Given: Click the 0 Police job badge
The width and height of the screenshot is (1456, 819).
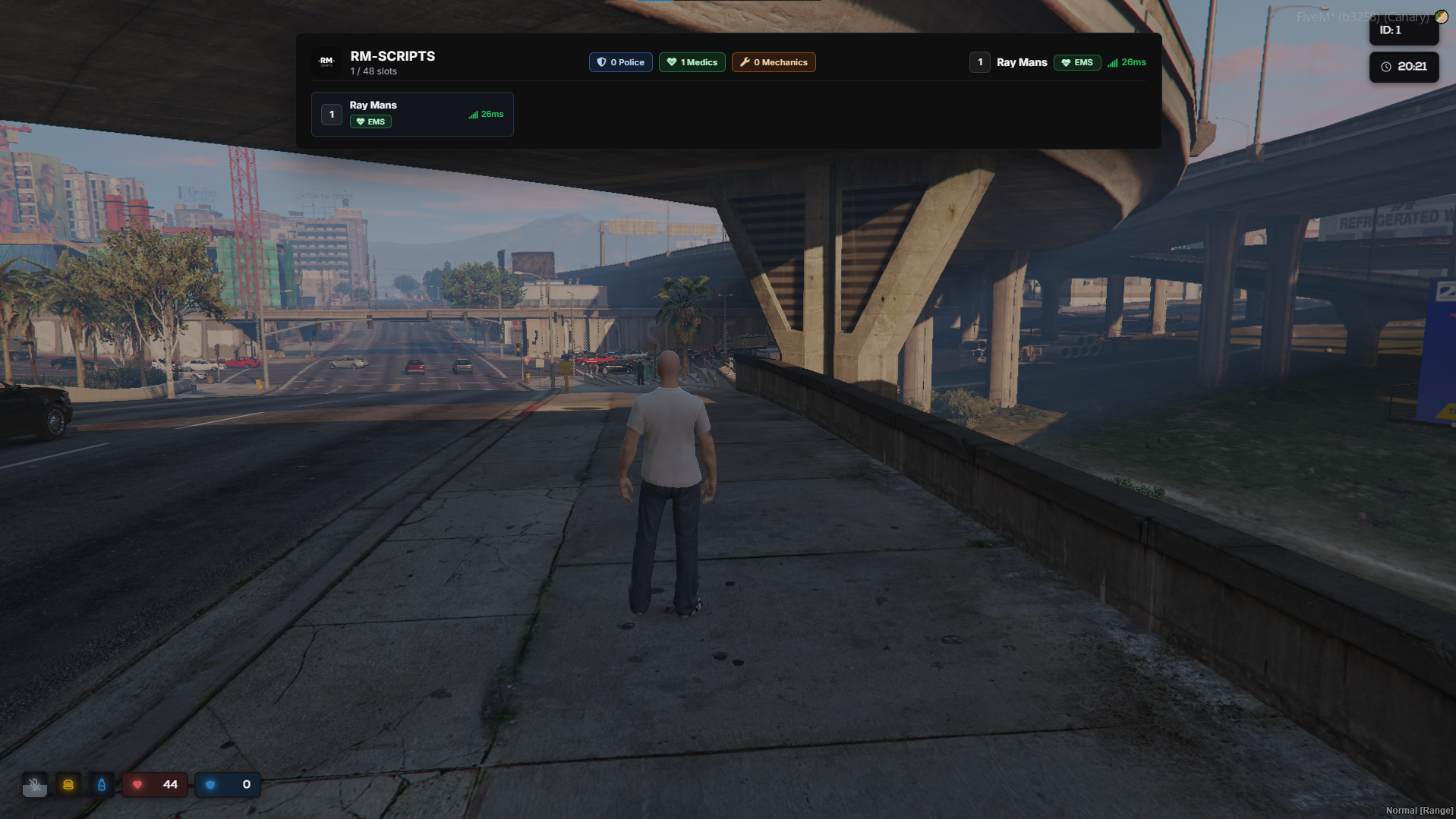Looking at the screenshot, I should 620,62.
